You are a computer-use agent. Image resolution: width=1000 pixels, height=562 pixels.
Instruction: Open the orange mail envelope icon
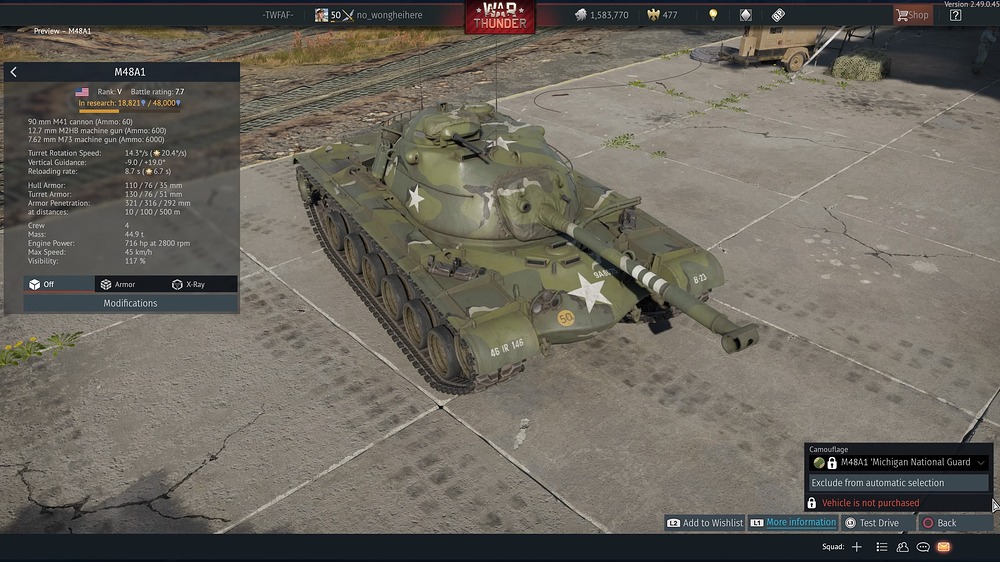click(x=944, y=547)
